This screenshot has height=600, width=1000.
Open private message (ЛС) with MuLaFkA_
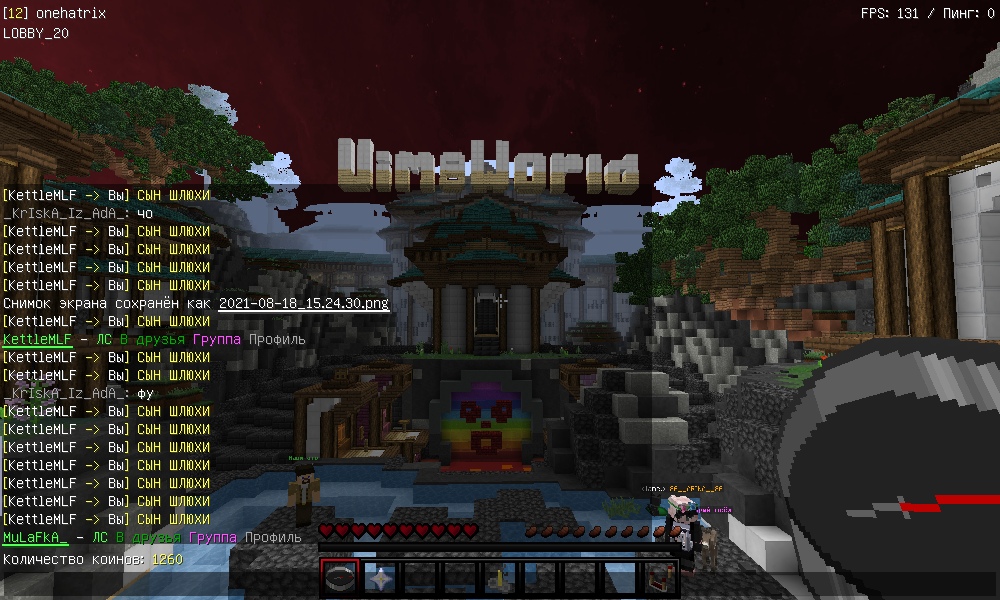pyautogui.click(x=100, y=538)
